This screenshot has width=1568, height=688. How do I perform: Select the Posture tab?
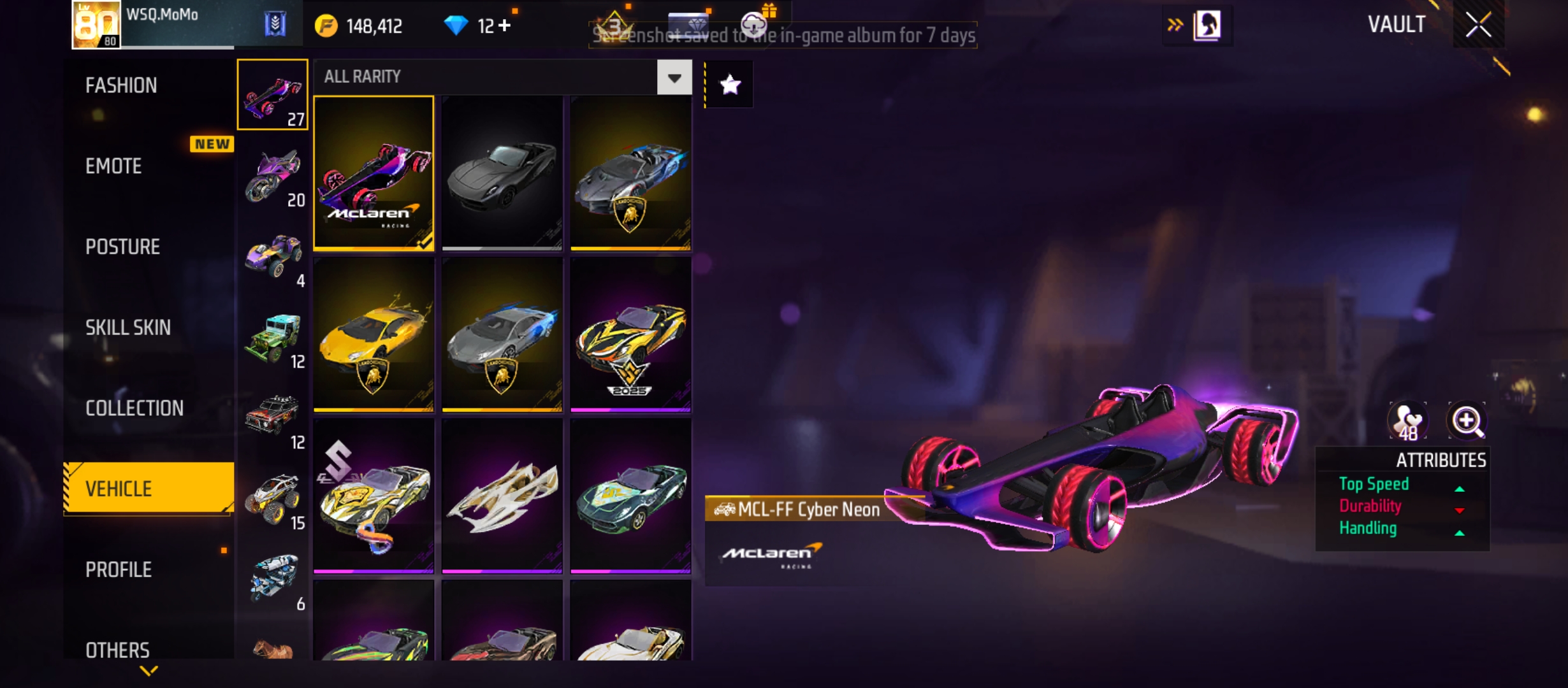pyautogui.click(x=122, y=247)
